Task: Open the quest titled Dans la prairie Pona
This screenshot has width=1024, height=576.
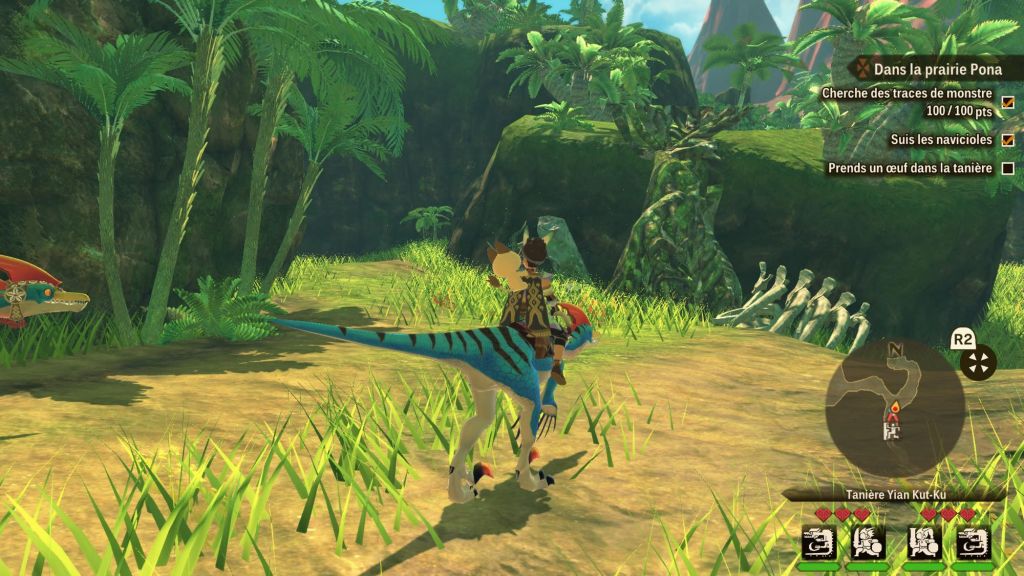Action: click(x=936, y=69)
